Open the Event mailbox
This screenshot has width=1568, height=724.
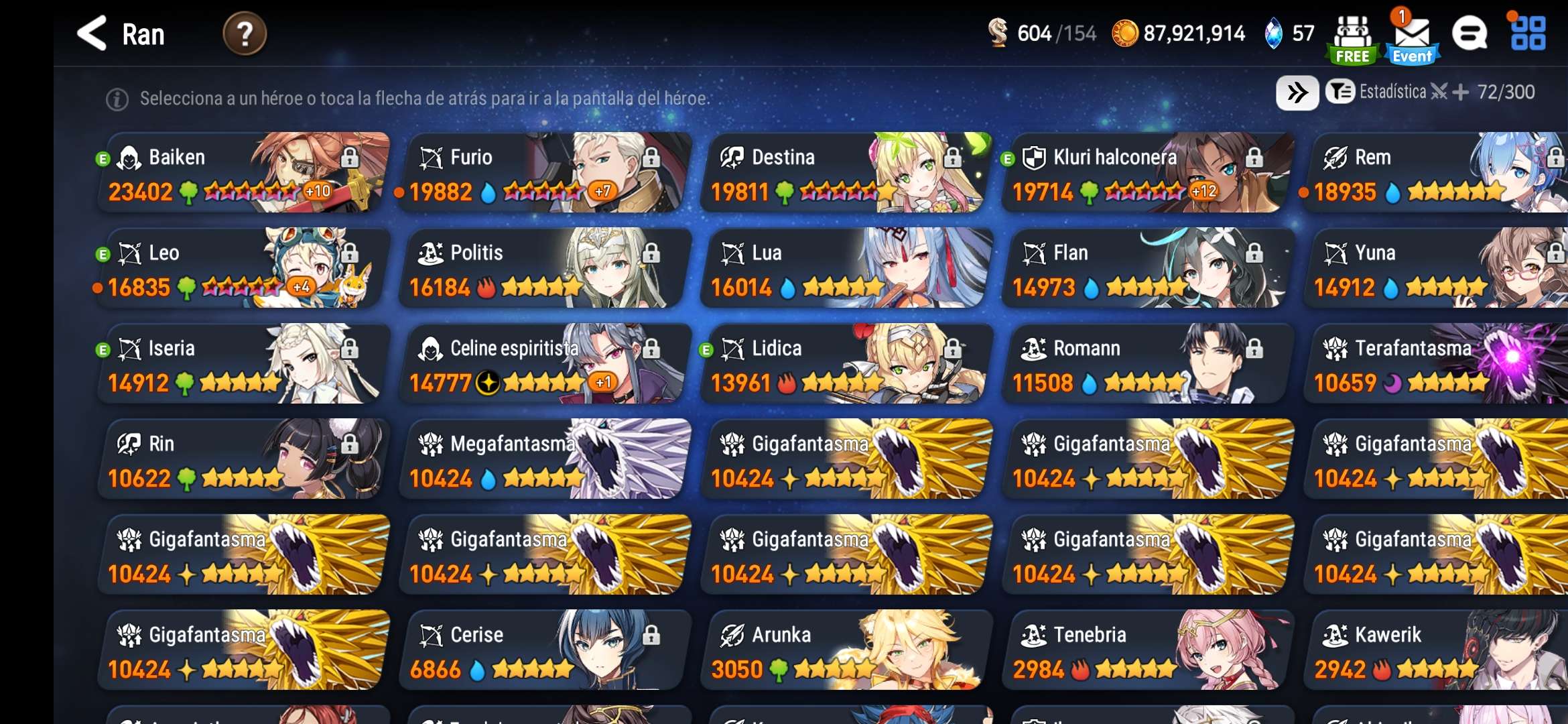pyautogui.click(x=1412, y=39)
